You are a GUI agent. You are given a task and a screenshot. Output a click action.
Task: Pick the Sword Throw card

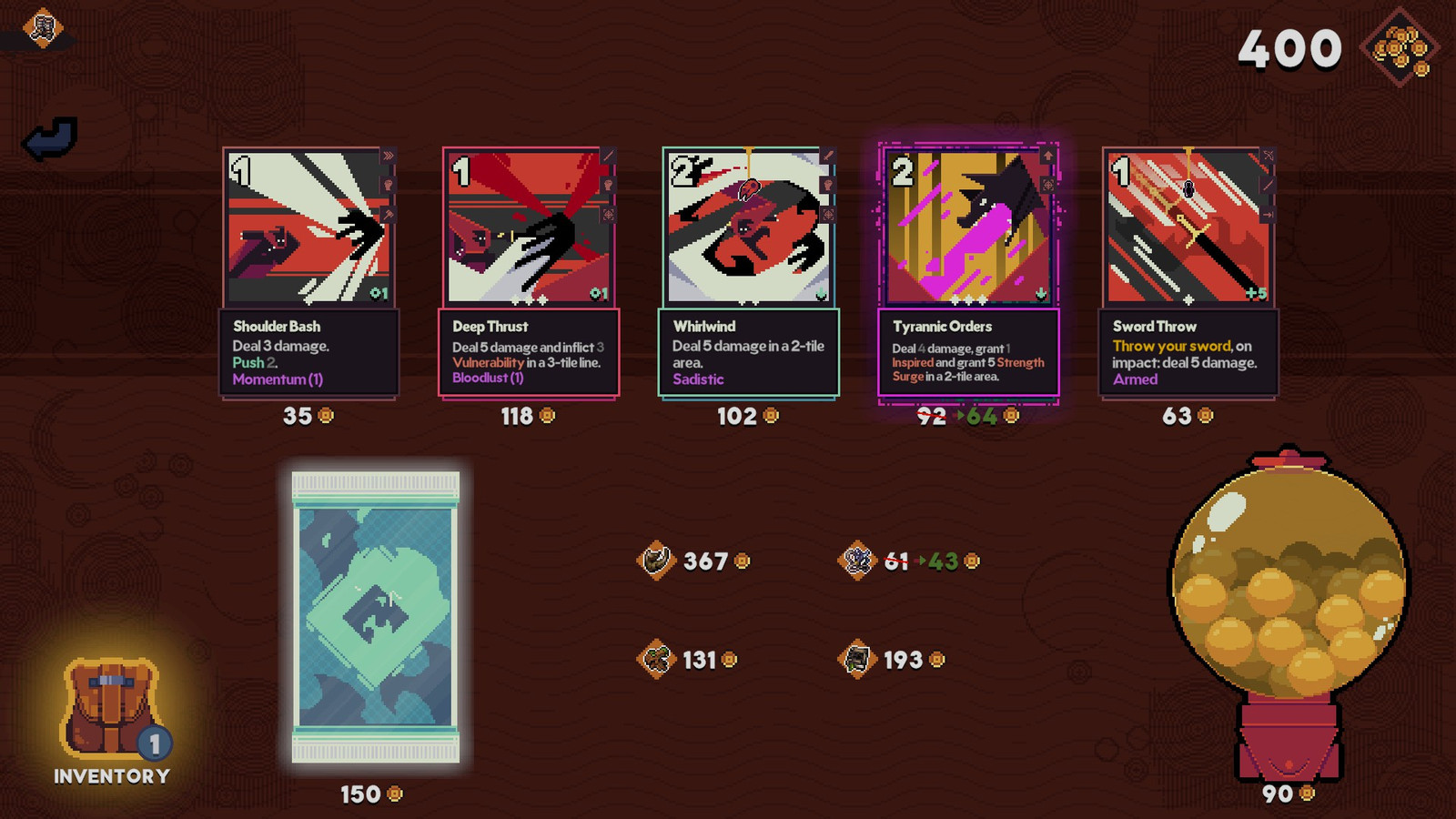1188,273
